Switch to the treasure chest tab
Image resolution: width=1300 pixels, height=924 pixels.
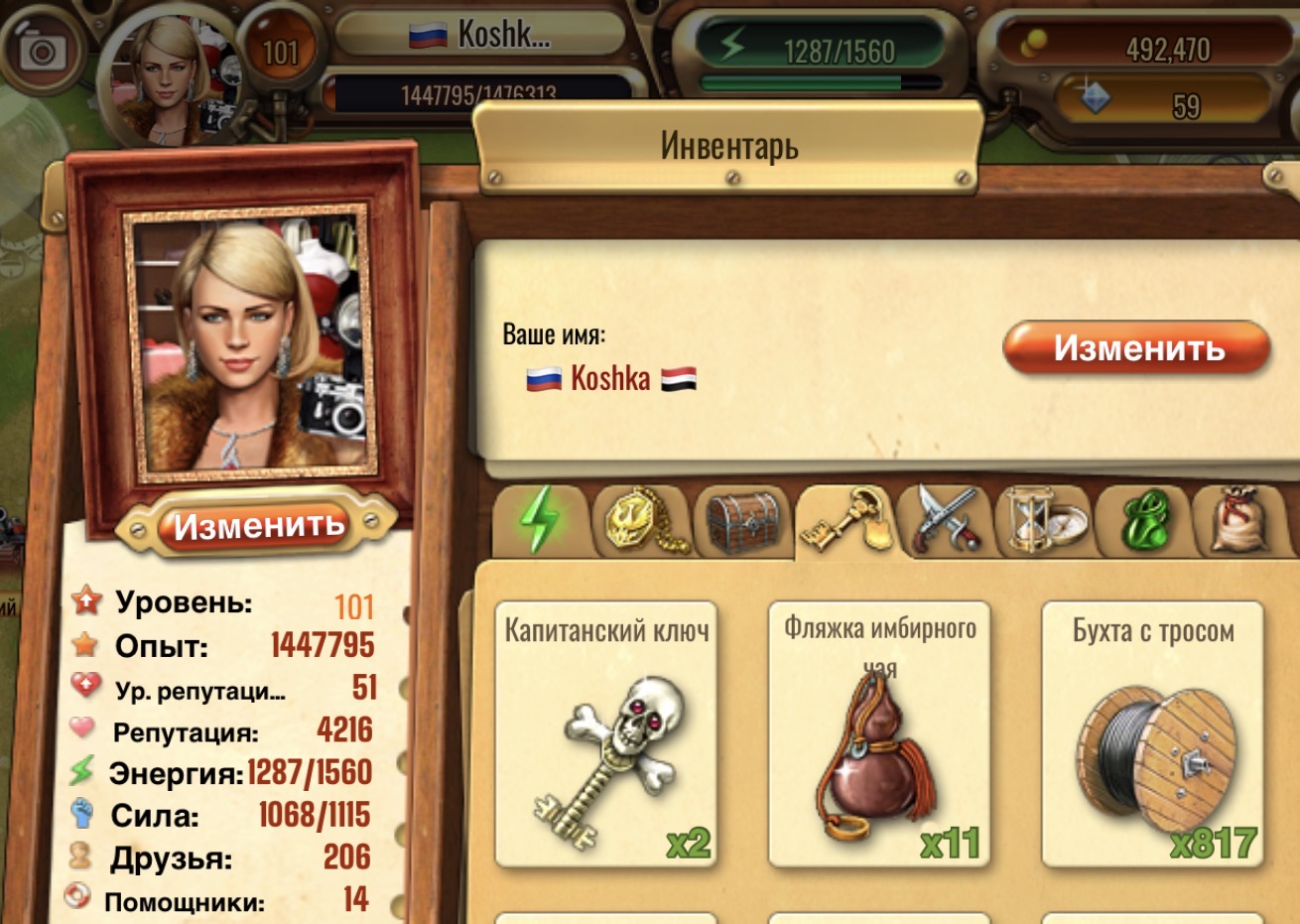[742, 519]
